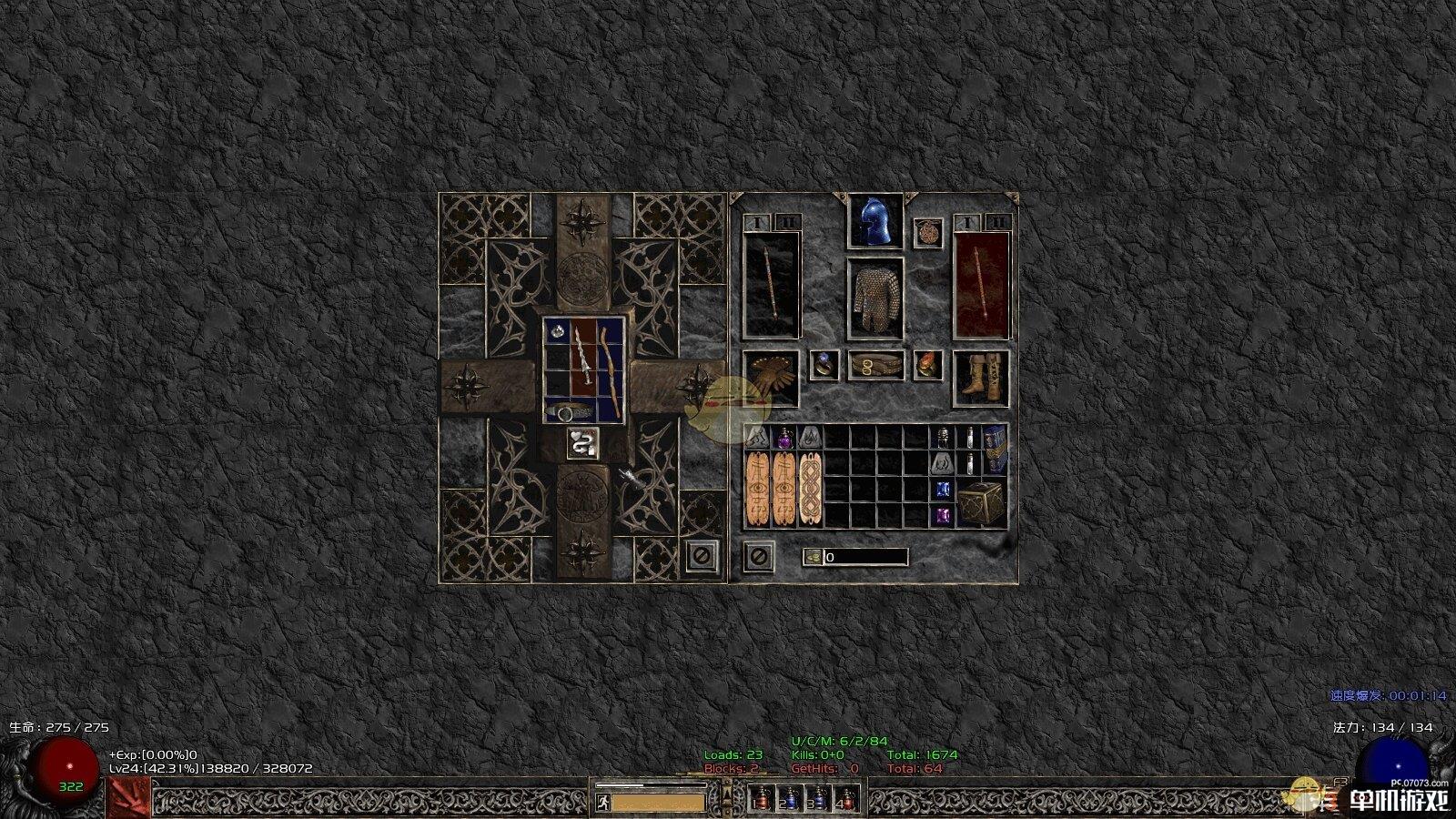Select the blue gem ring slot
Screen dimensions: 1456x819
pyautogui.click(x=824, y=365)
